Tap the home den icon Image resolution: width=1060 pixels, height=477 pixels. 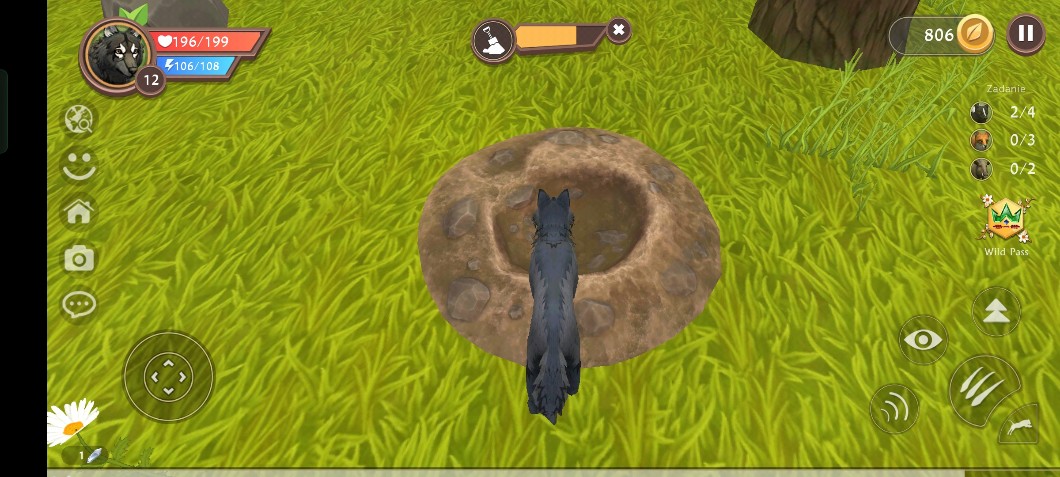[x=79, y=212]
